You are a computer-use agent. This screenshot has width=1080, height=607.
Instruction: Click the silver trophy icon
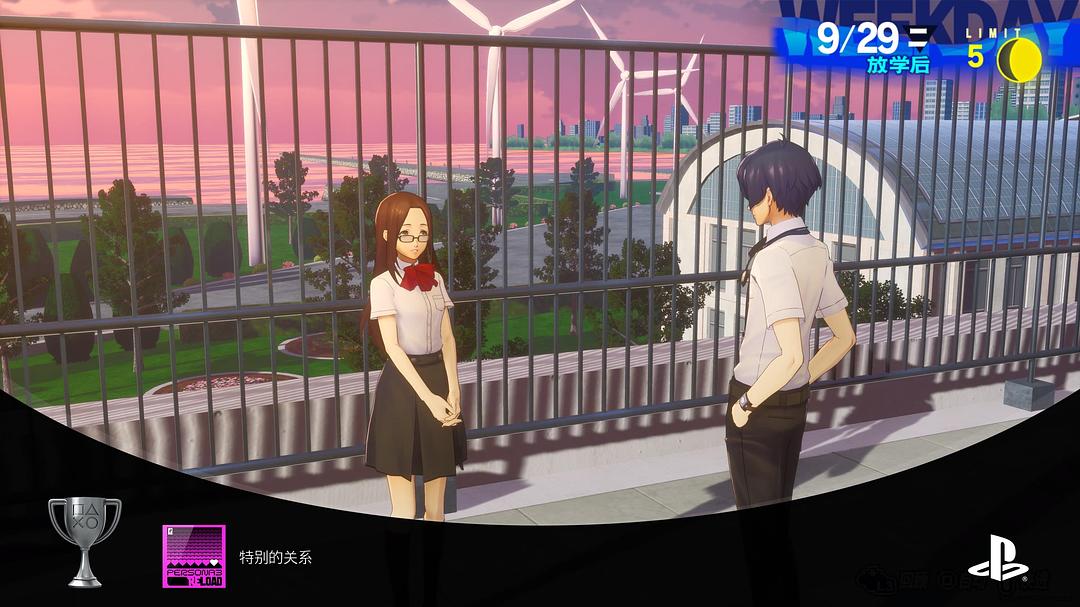84,540
